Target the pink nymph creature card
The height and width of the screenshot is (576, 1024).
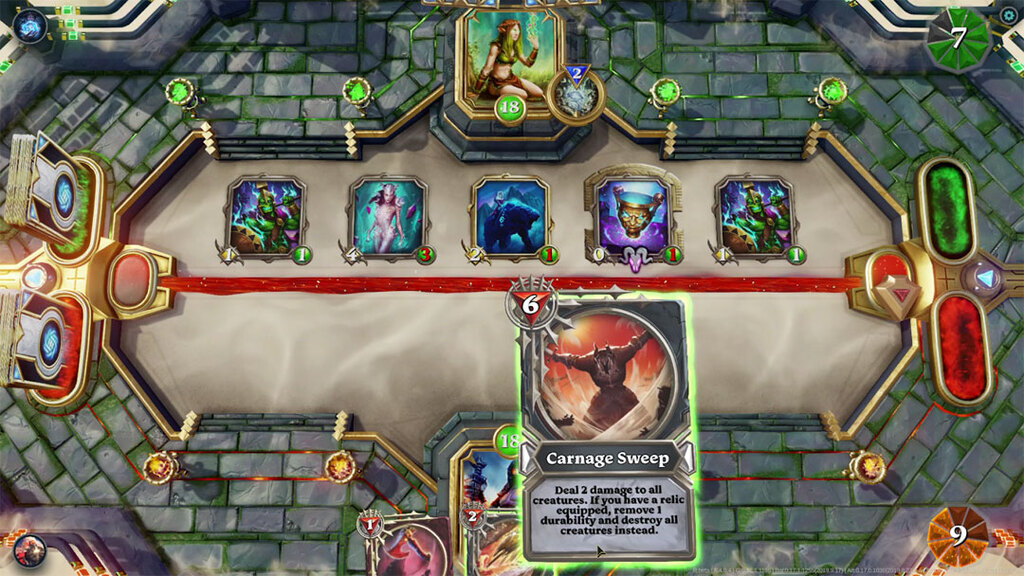387,217
